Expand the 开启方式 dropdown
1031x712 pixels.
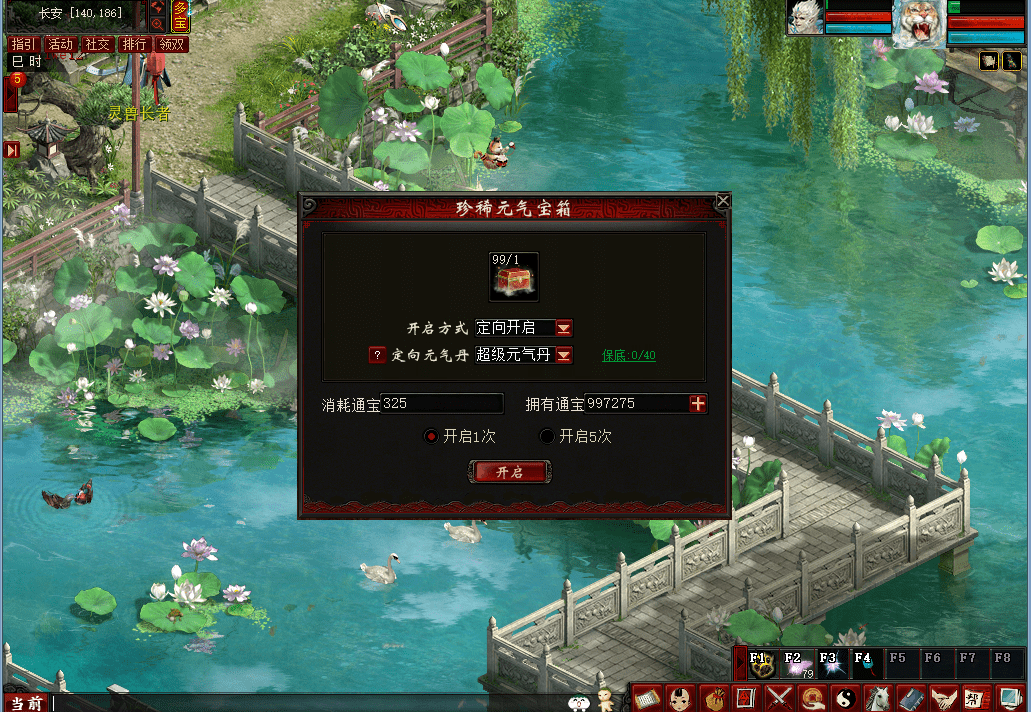coord(564,328)
